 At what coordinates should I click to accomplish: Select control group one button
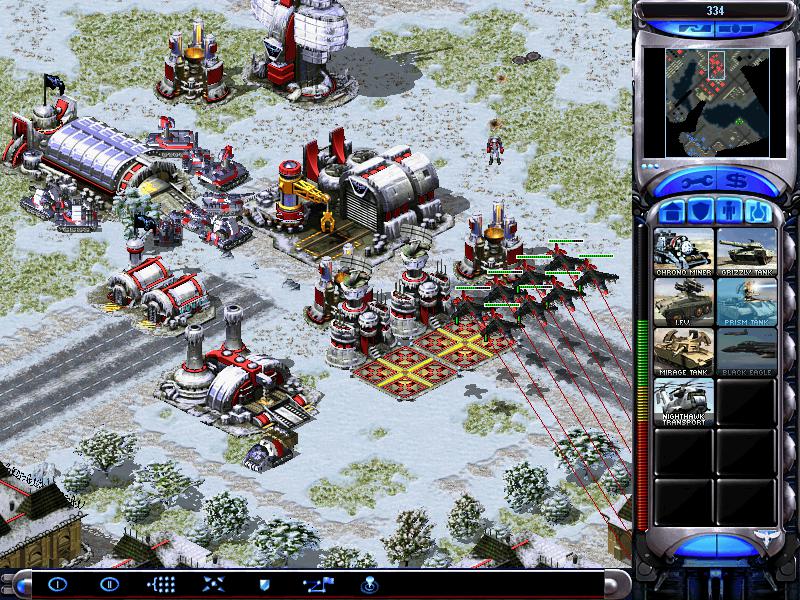tap(56, 584)
